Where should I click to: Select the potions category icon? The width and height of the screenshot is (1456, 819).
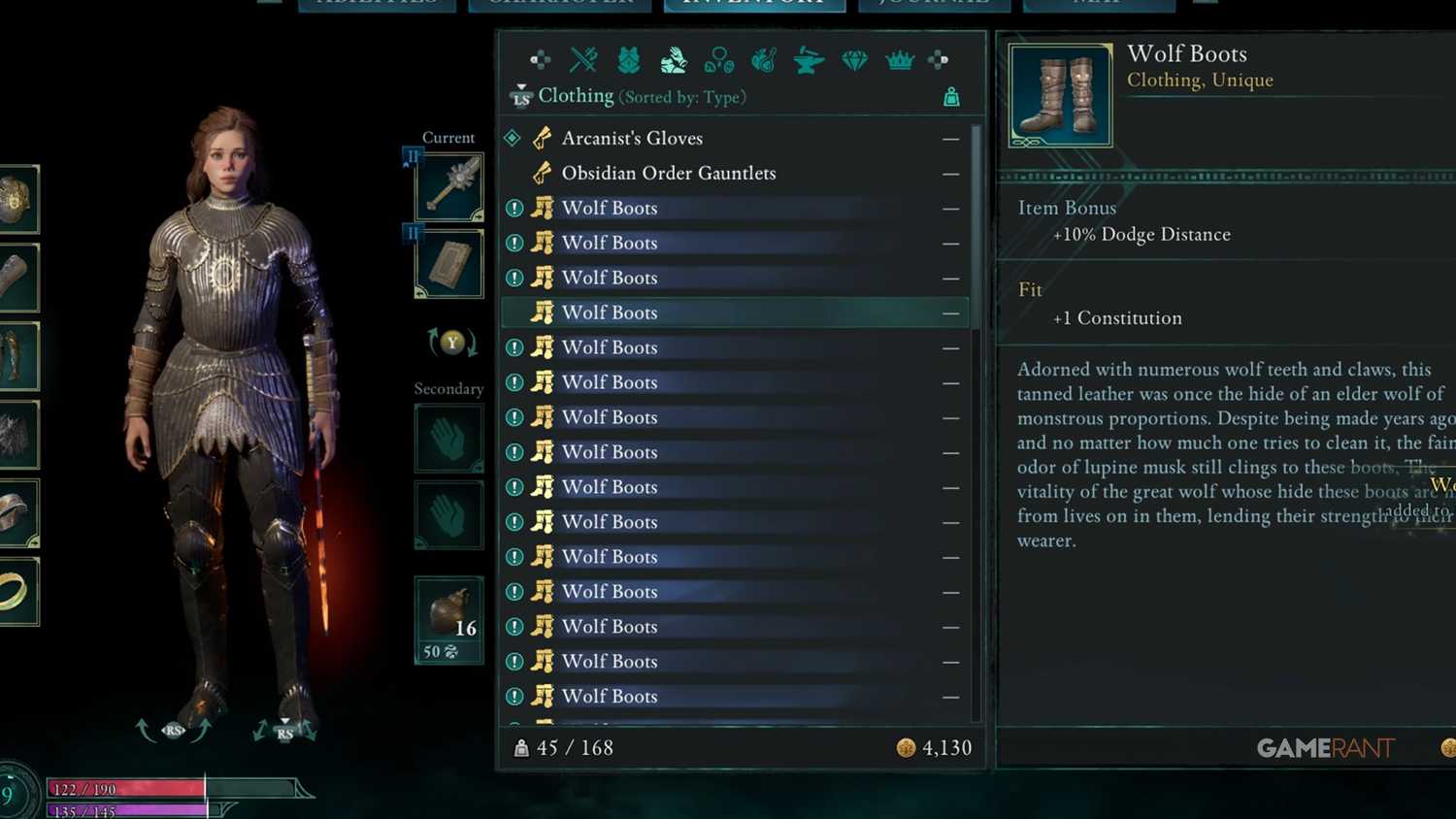click(x=718, y=58)
